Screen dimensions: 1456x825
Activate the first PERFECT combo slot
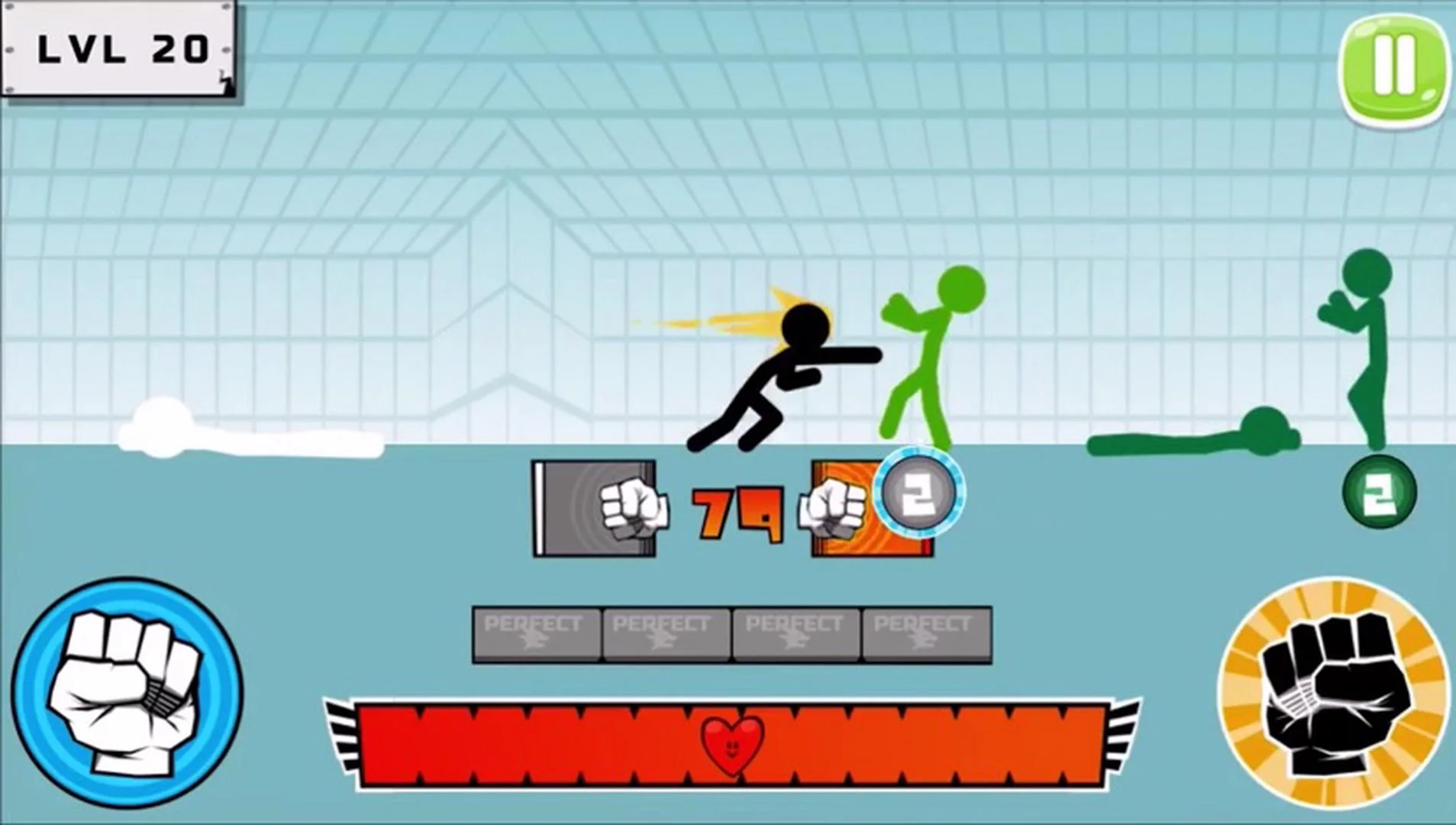537,632
